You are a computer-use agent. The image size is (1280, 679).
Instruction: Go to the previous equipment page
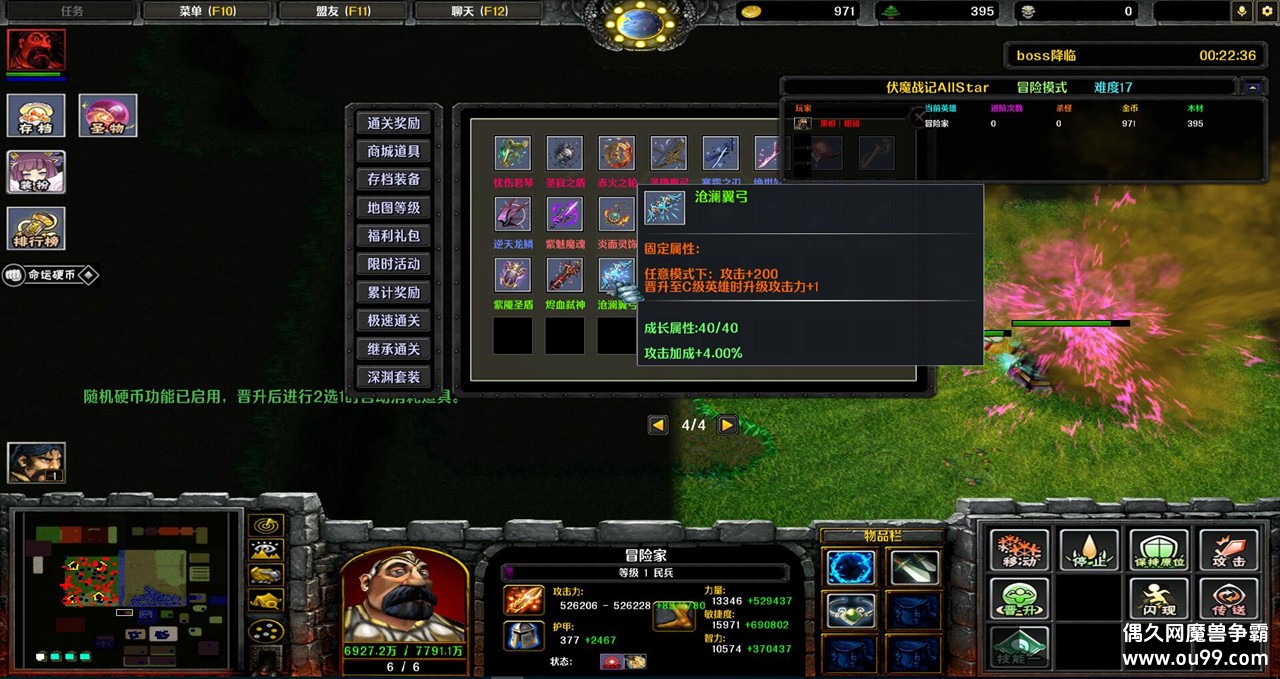coord(658,425)
